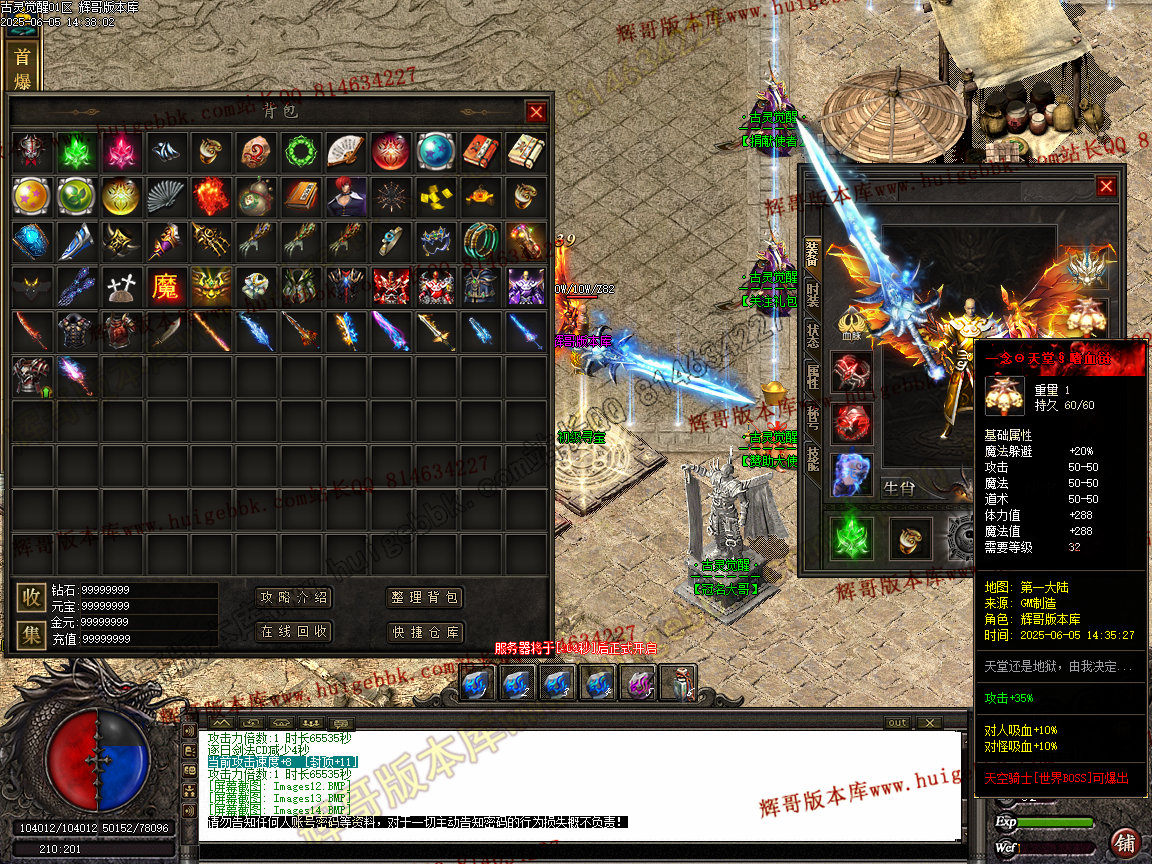
Task: Select the red 魔 character item
Action: point(165,287)
